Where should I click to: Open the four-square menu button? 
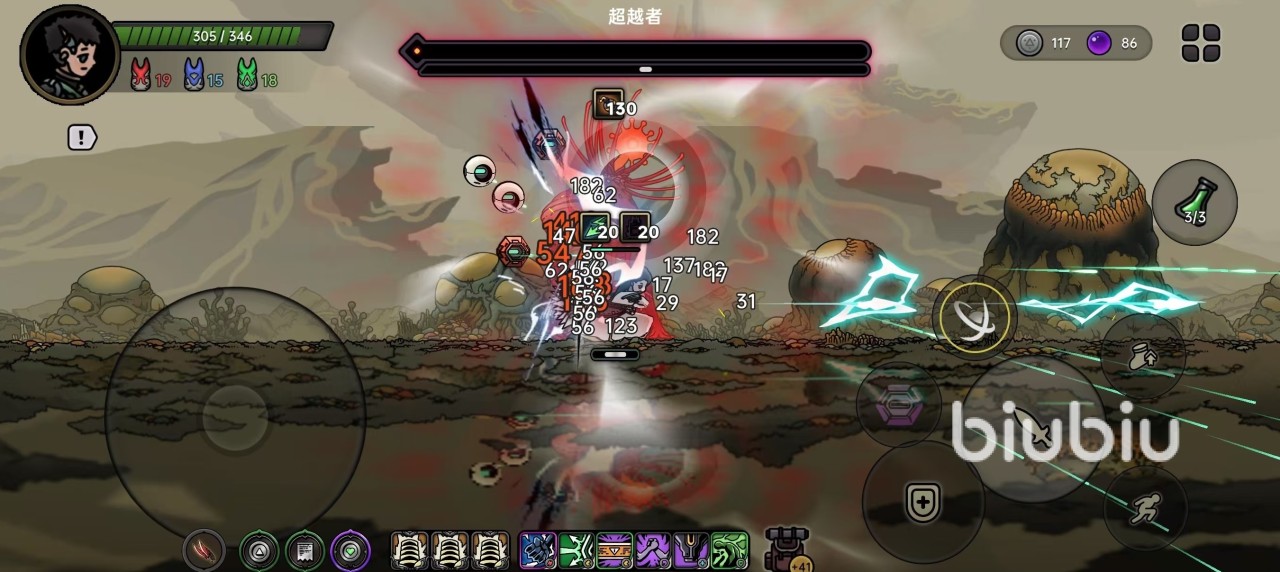1201,43
